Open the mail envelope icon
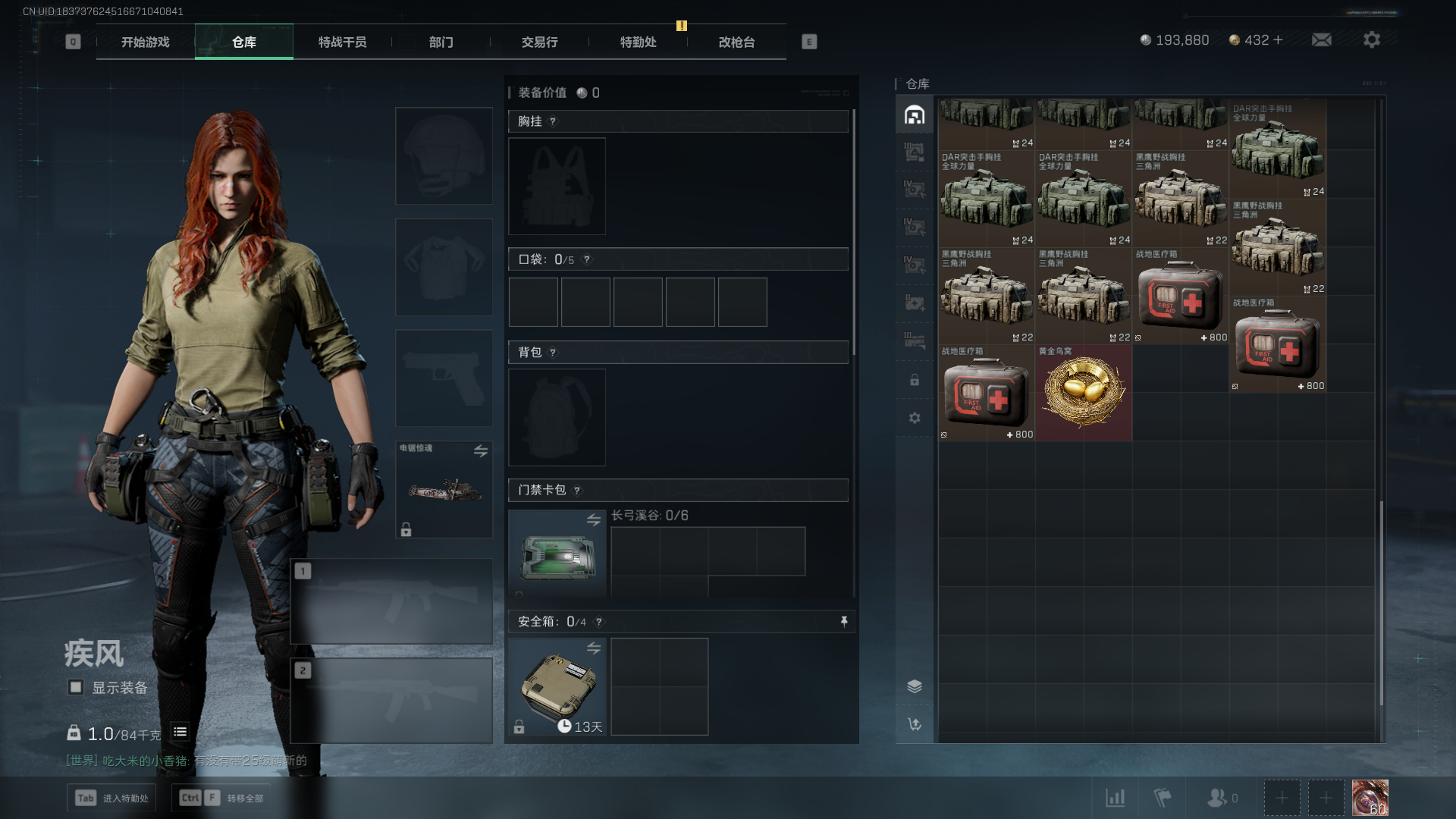 click(x=1322, y=39)
